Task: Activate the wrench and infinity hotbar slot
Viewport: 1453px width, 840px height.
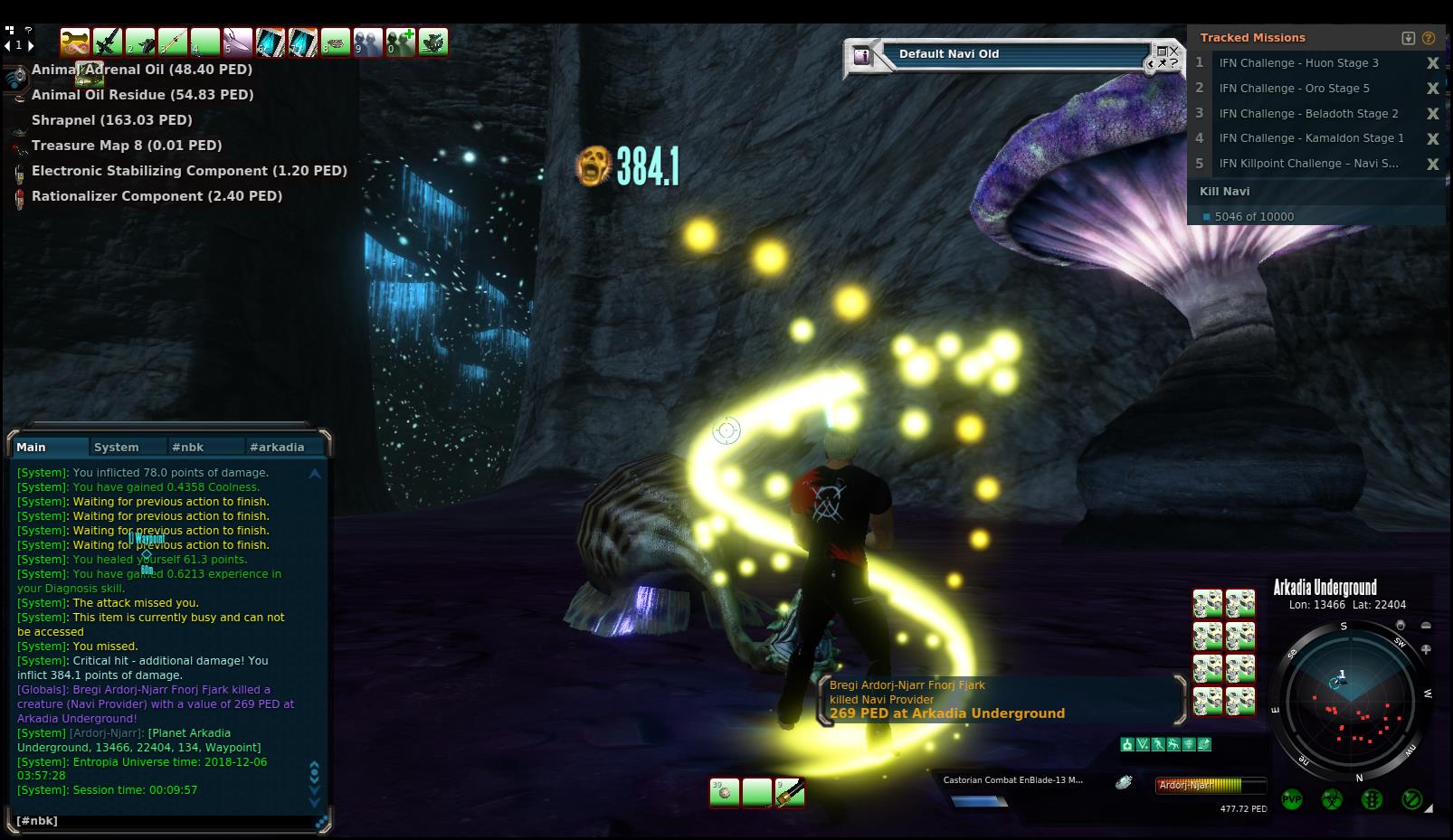Action: click(x=75, y=42)
